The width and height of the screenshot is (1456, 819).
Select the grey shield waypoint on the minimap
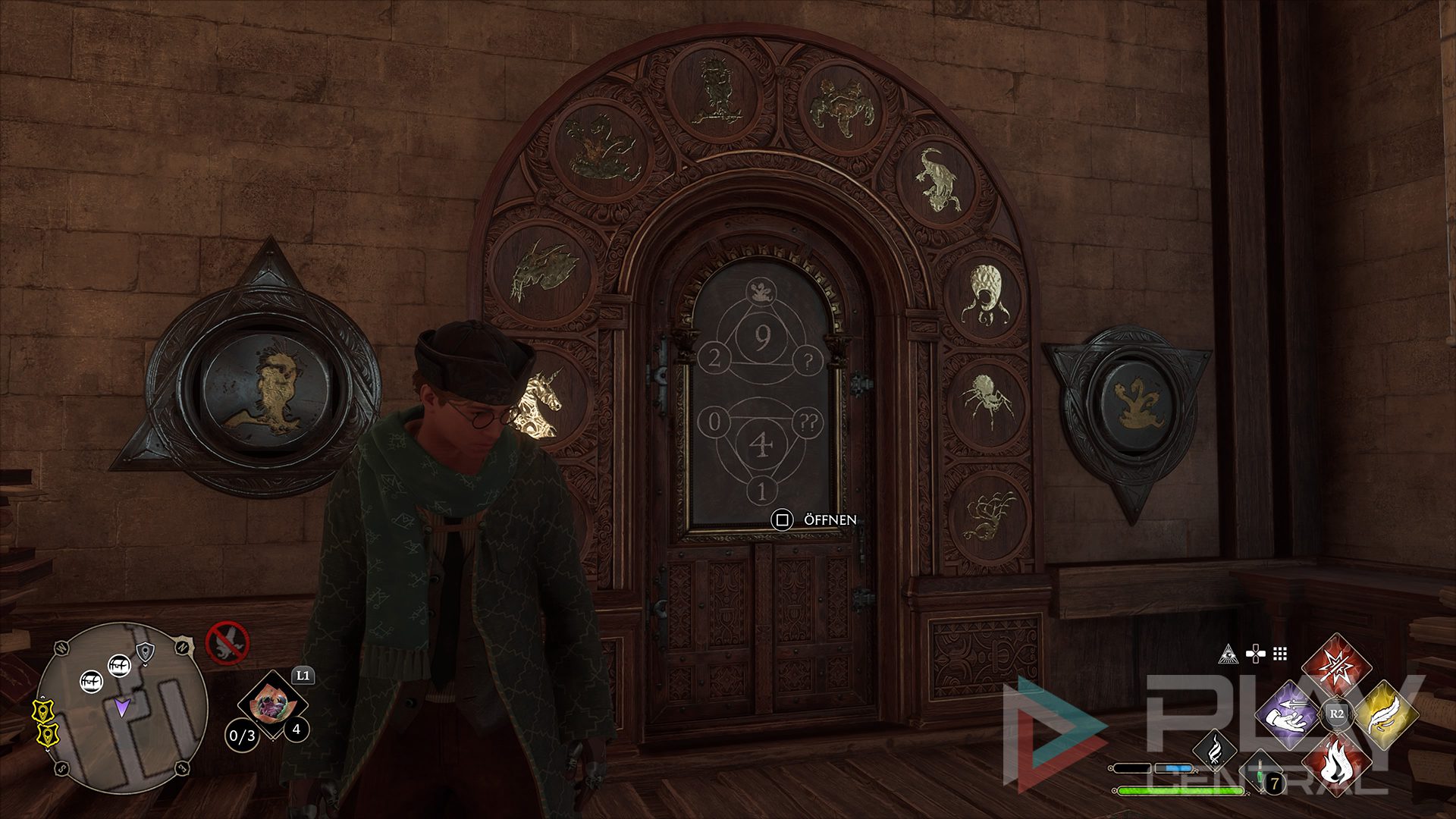tap(144, 650)
